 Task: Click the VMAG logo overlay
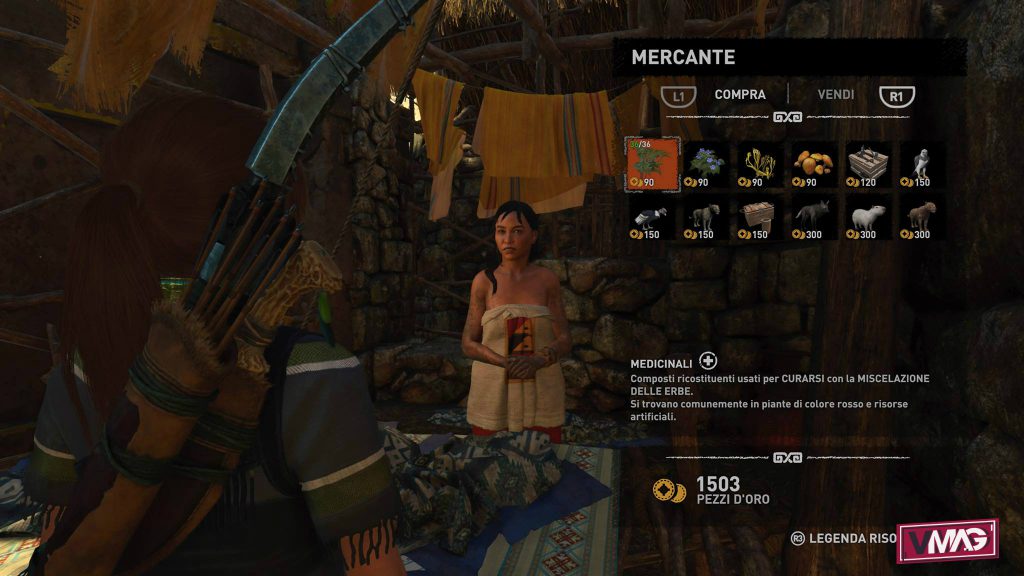pos(947,540)
